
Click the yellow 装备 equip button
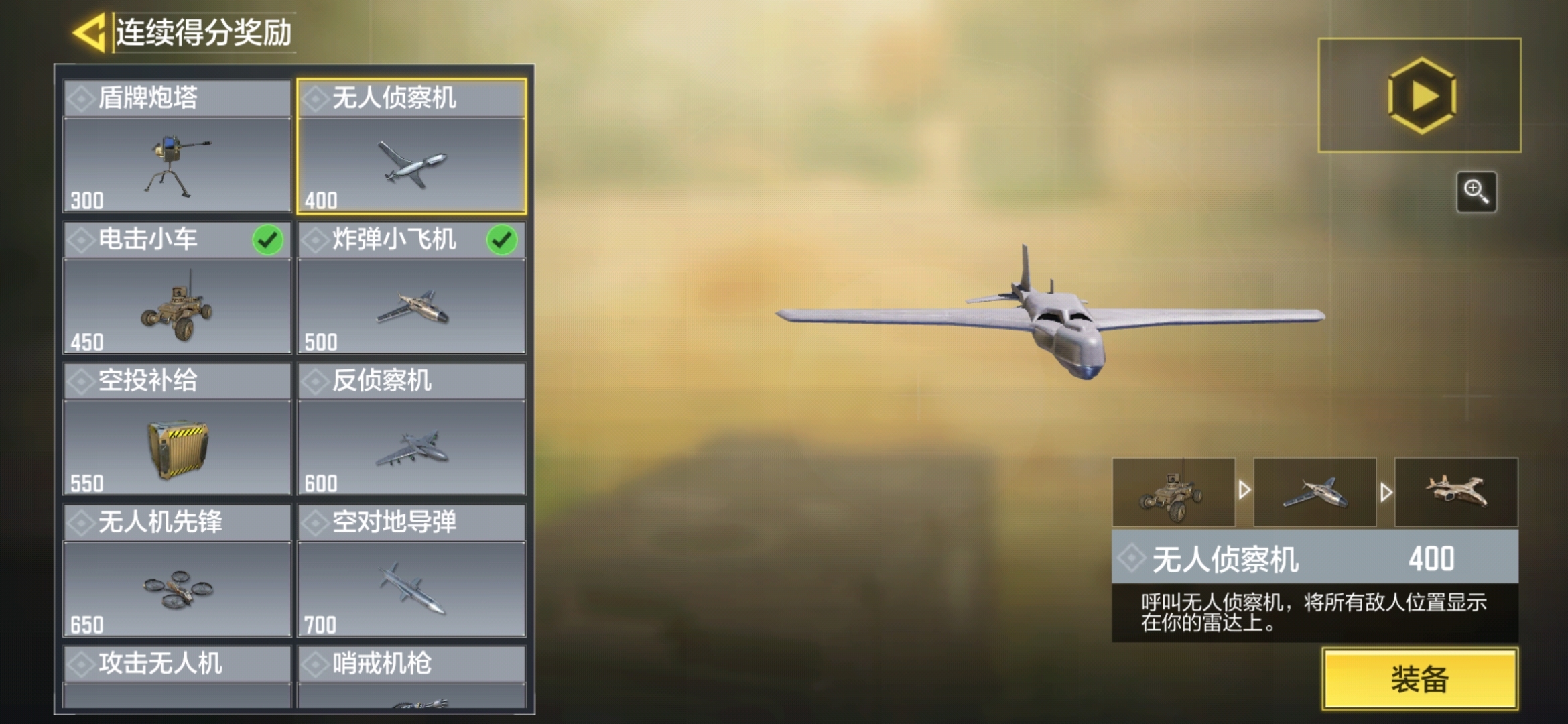[x=1419, y=678]
